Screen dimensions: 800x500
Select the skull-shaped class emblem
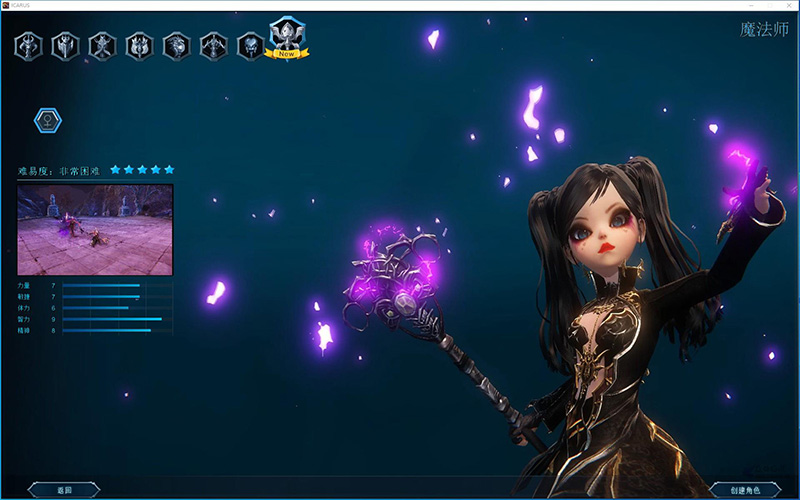pos(250,46)
